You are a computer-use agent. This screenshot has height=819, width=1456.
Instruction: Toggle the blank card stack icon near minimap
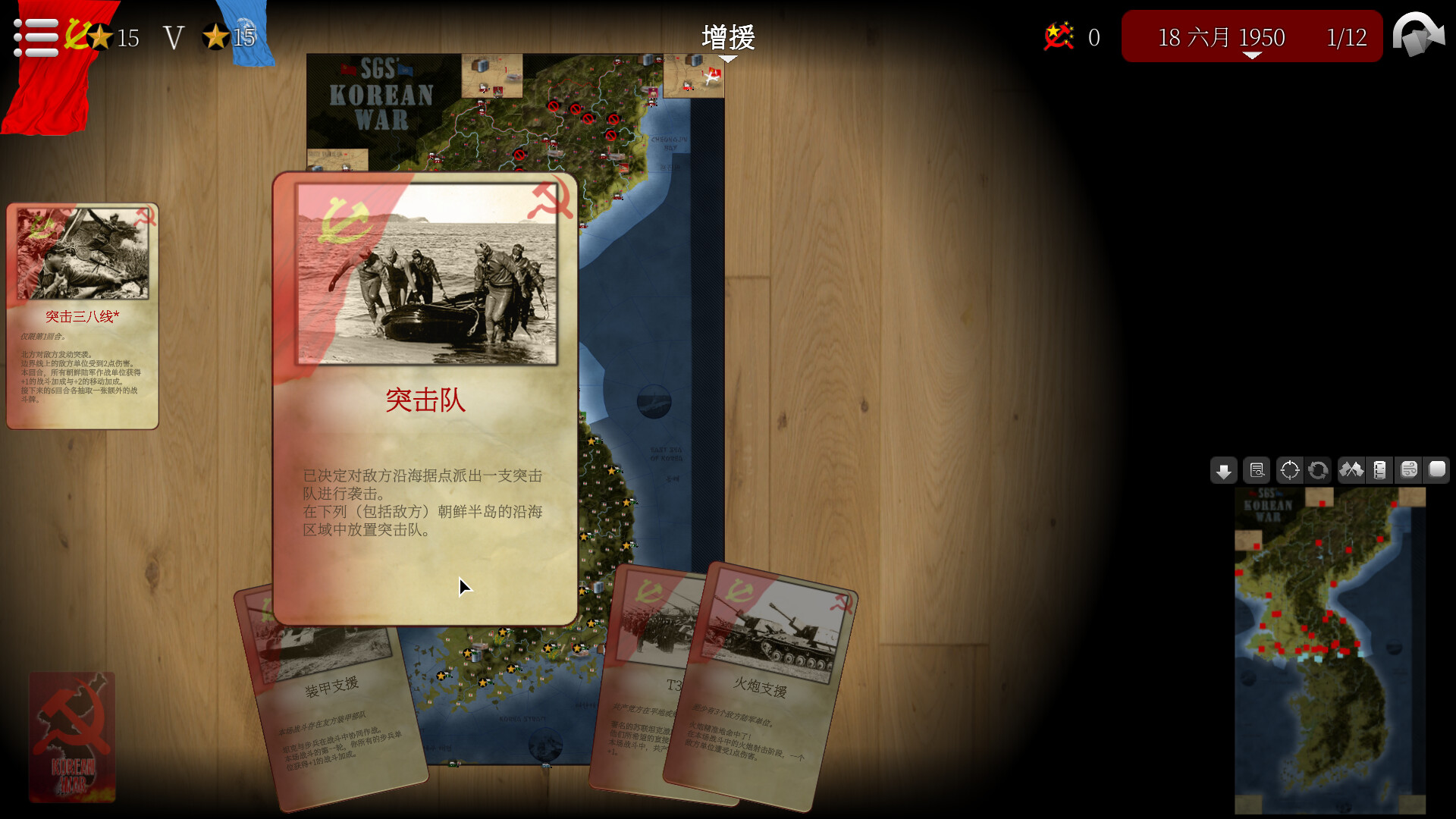1437,470
